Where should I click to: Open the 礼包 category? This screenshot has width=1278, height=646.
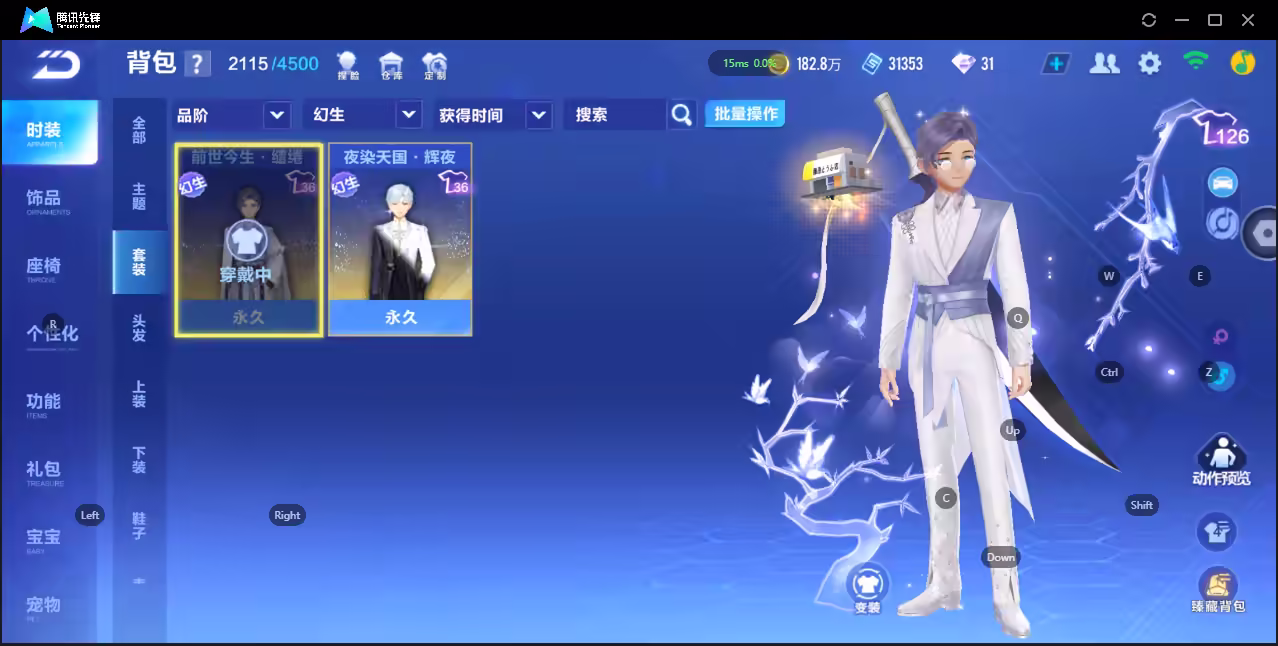click(x=44, y=470)
